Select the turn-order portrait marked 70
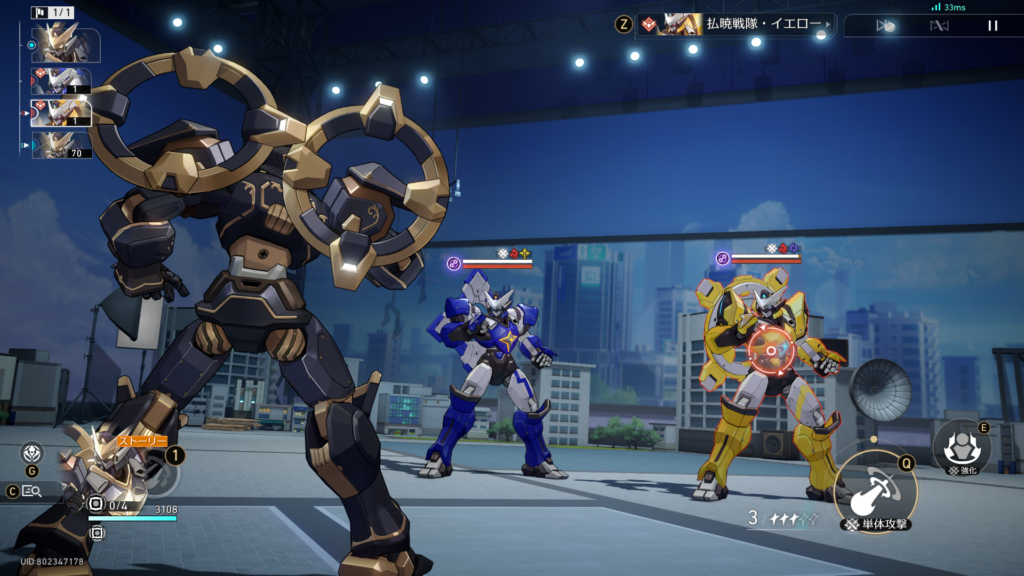The width and height of the screenshot is (1024, 576). (x=62, y=145)
